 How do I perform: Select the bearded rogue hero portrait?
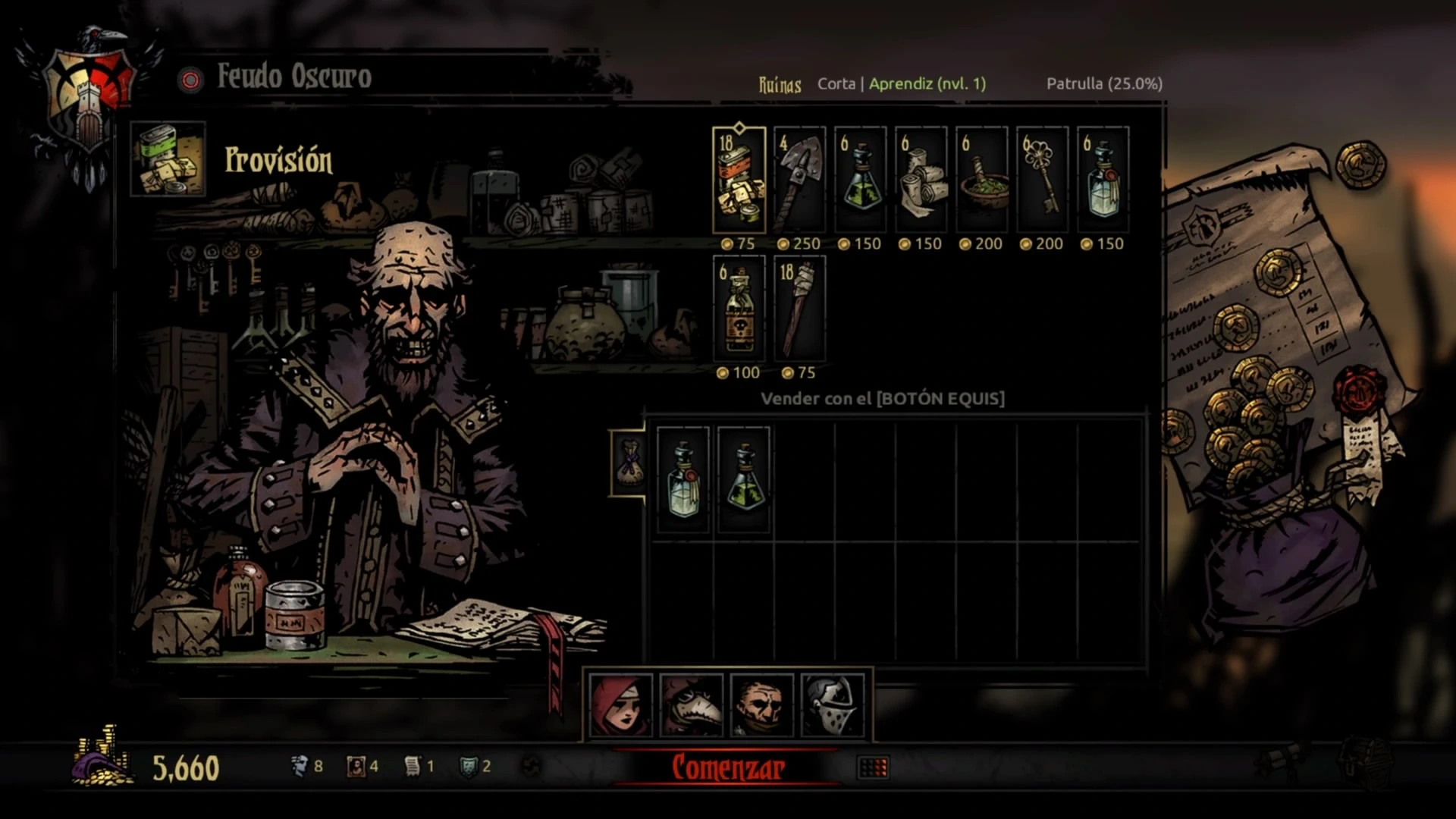(x=761, y=706)
